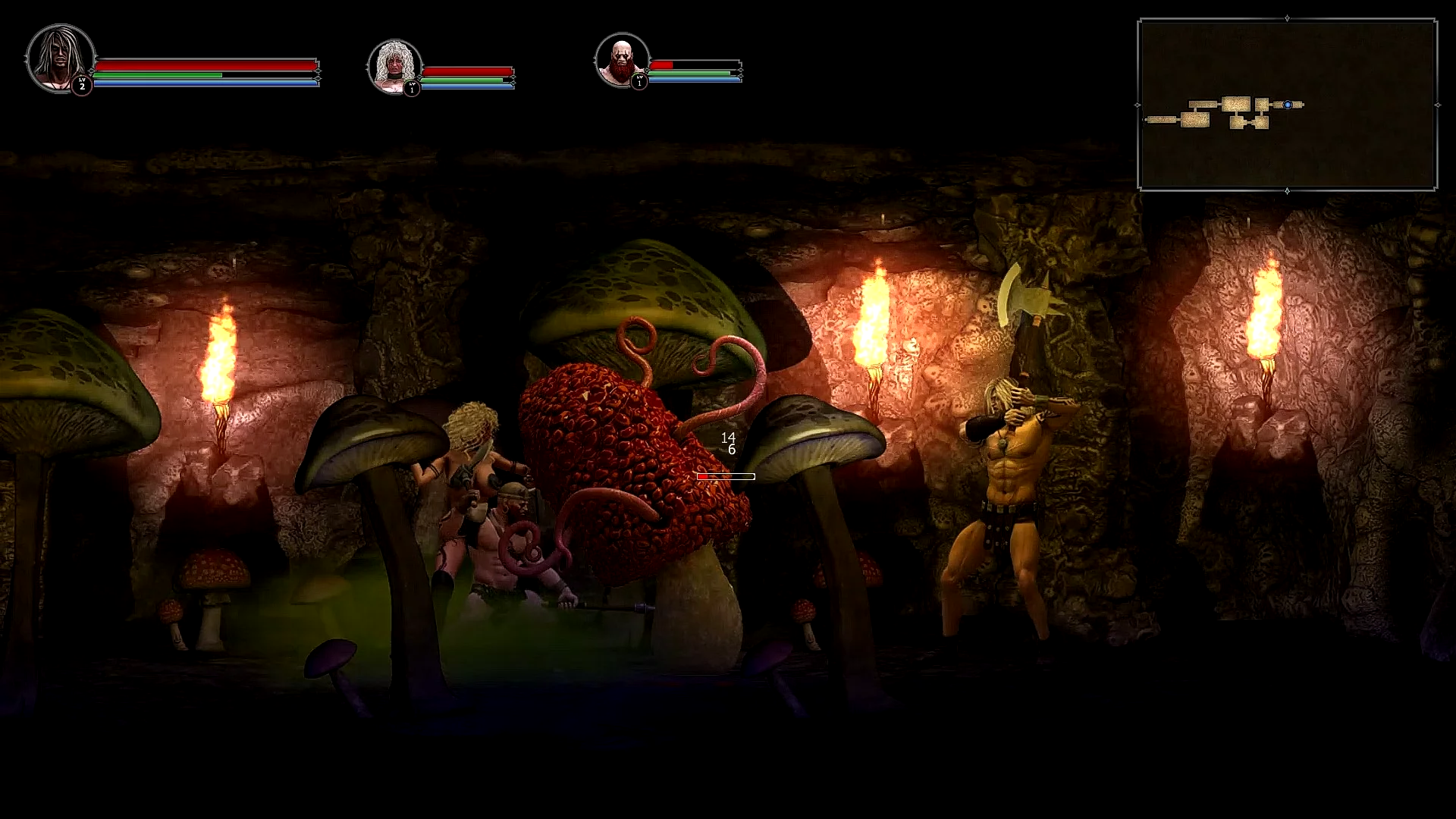
Task: Open the dungeon minimap
Action: [x=1286, y=105]
